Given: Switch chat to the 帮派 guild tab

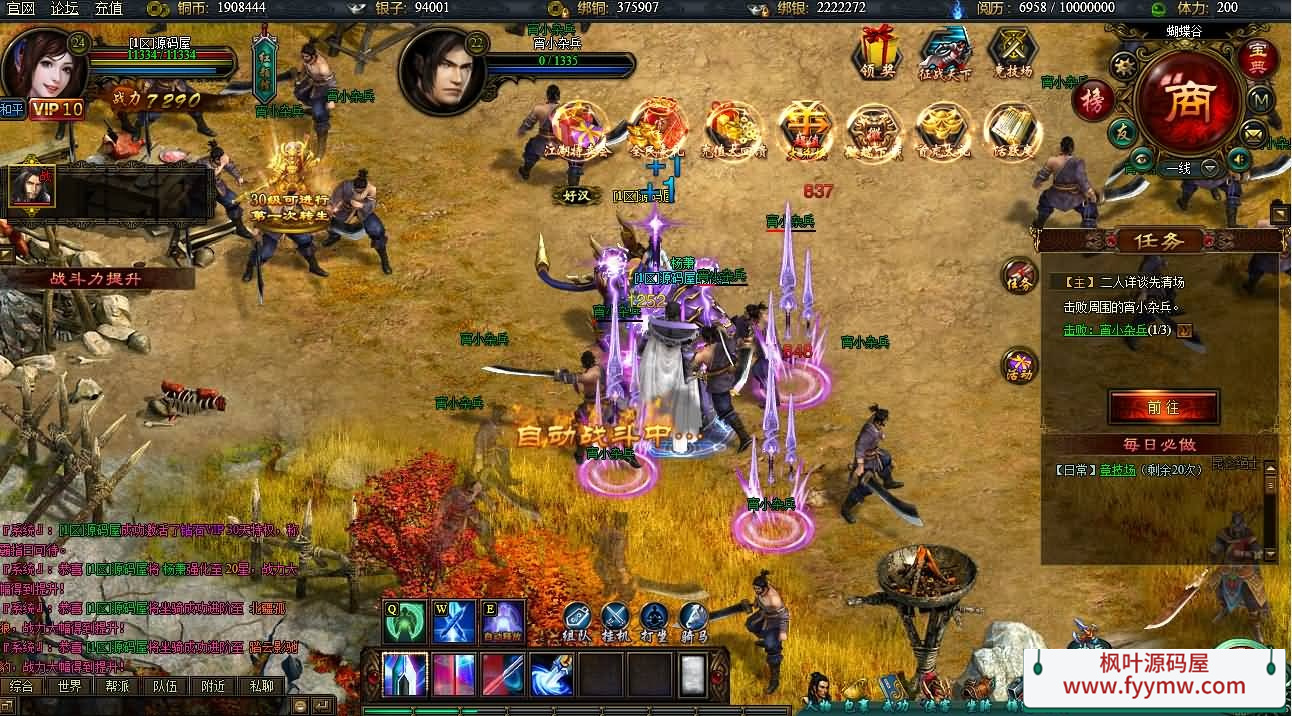Looking at the screenshot, I should (118, 686).
